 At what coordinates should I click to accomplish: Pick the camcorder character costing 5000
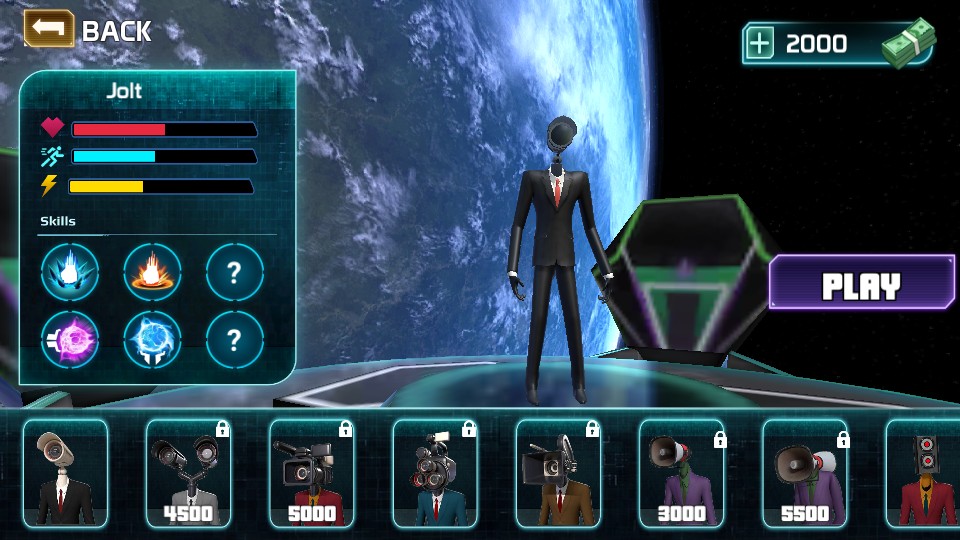(311, 473)
